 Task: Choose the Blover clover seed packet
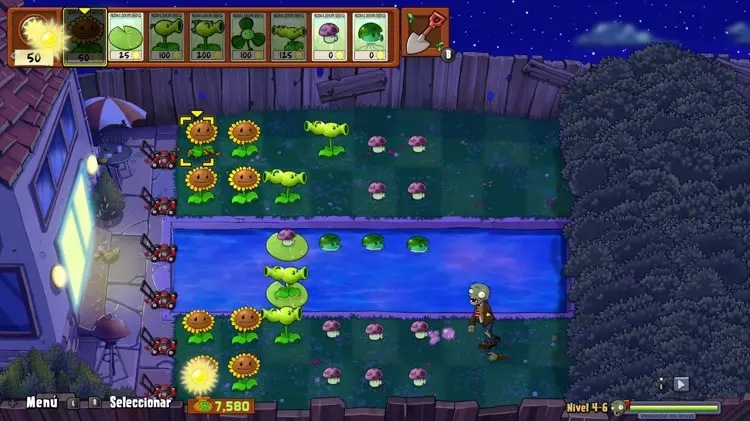247,38
